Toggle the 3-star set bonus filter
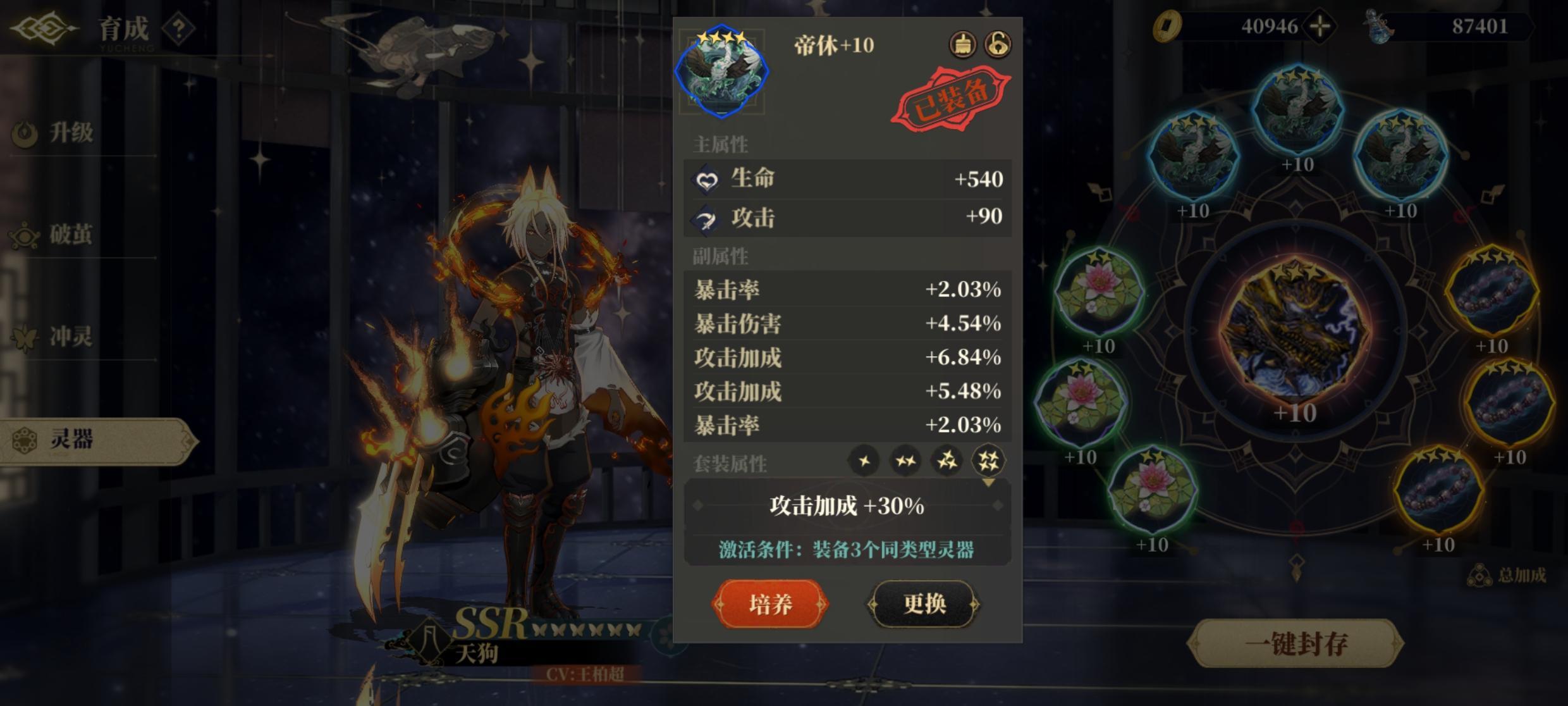Viewport: 1568px width, 706px height. 947,461
